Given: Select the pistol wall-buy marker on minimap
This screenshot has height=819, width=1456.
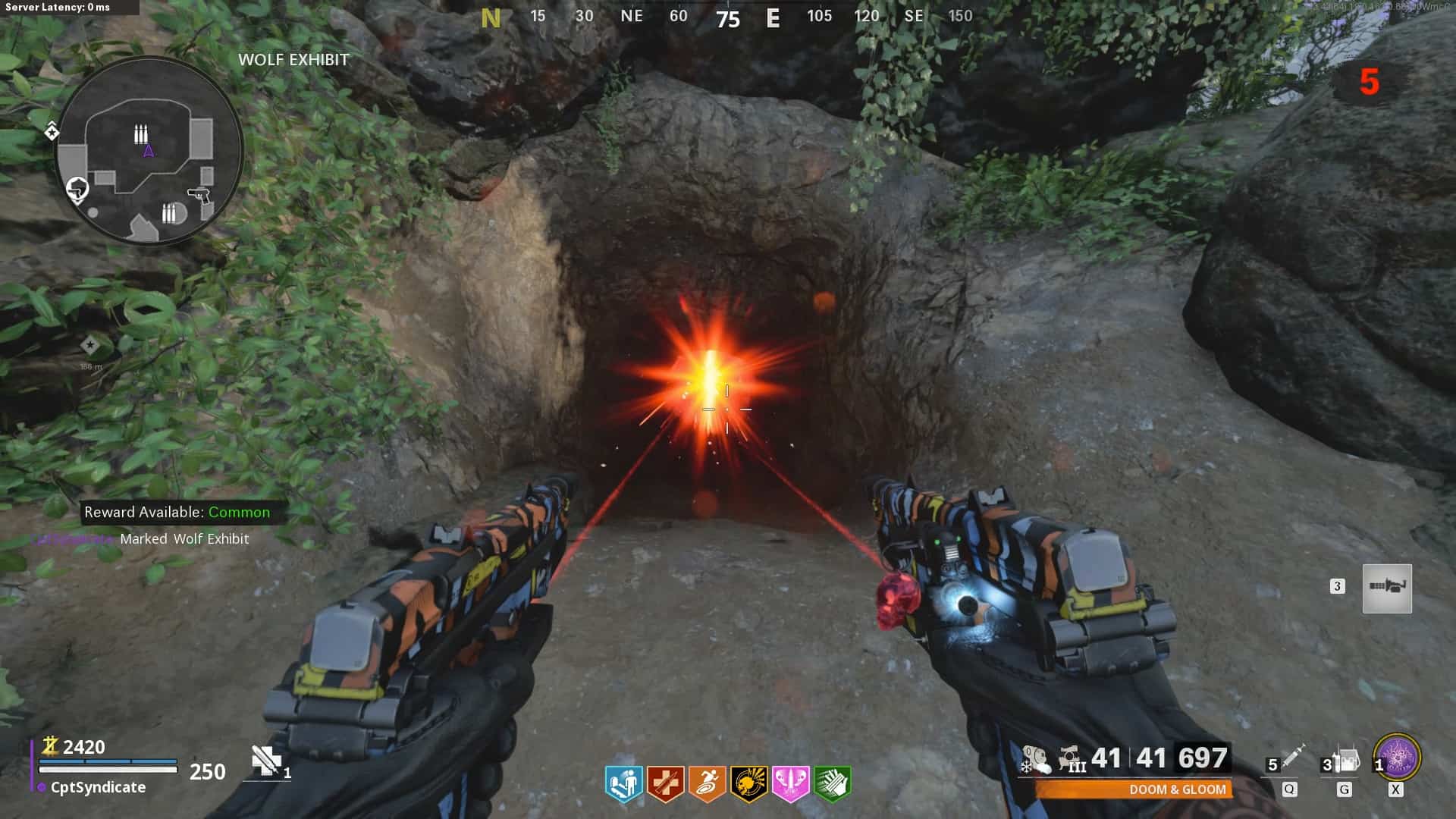Looking at the screenshot, I should (x=199, y=195).
